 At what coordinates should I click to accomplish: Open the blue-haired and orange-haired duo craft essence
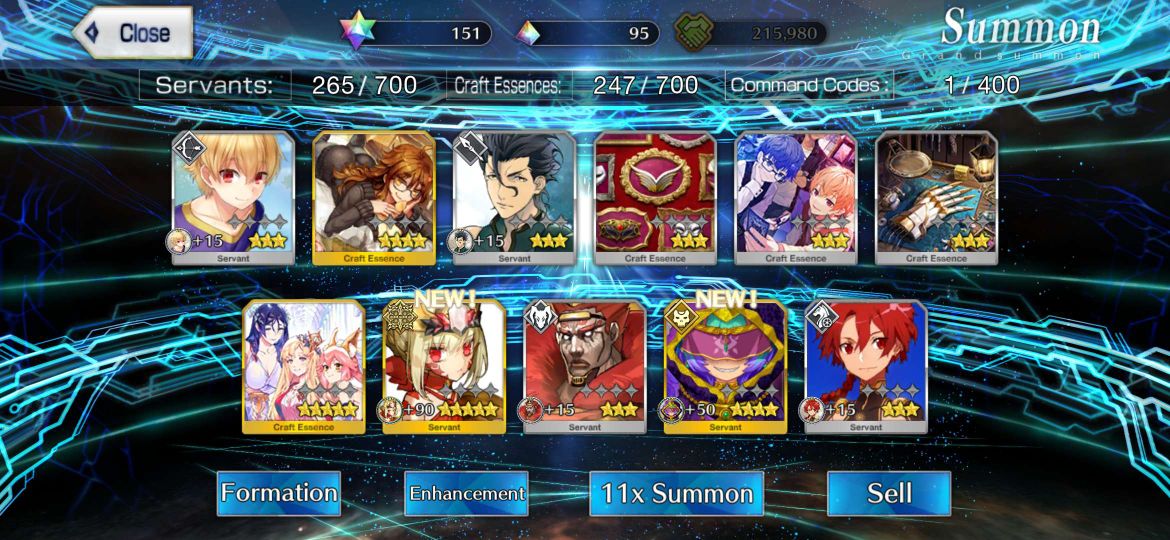pyautogui.click(x=796, y=197)
